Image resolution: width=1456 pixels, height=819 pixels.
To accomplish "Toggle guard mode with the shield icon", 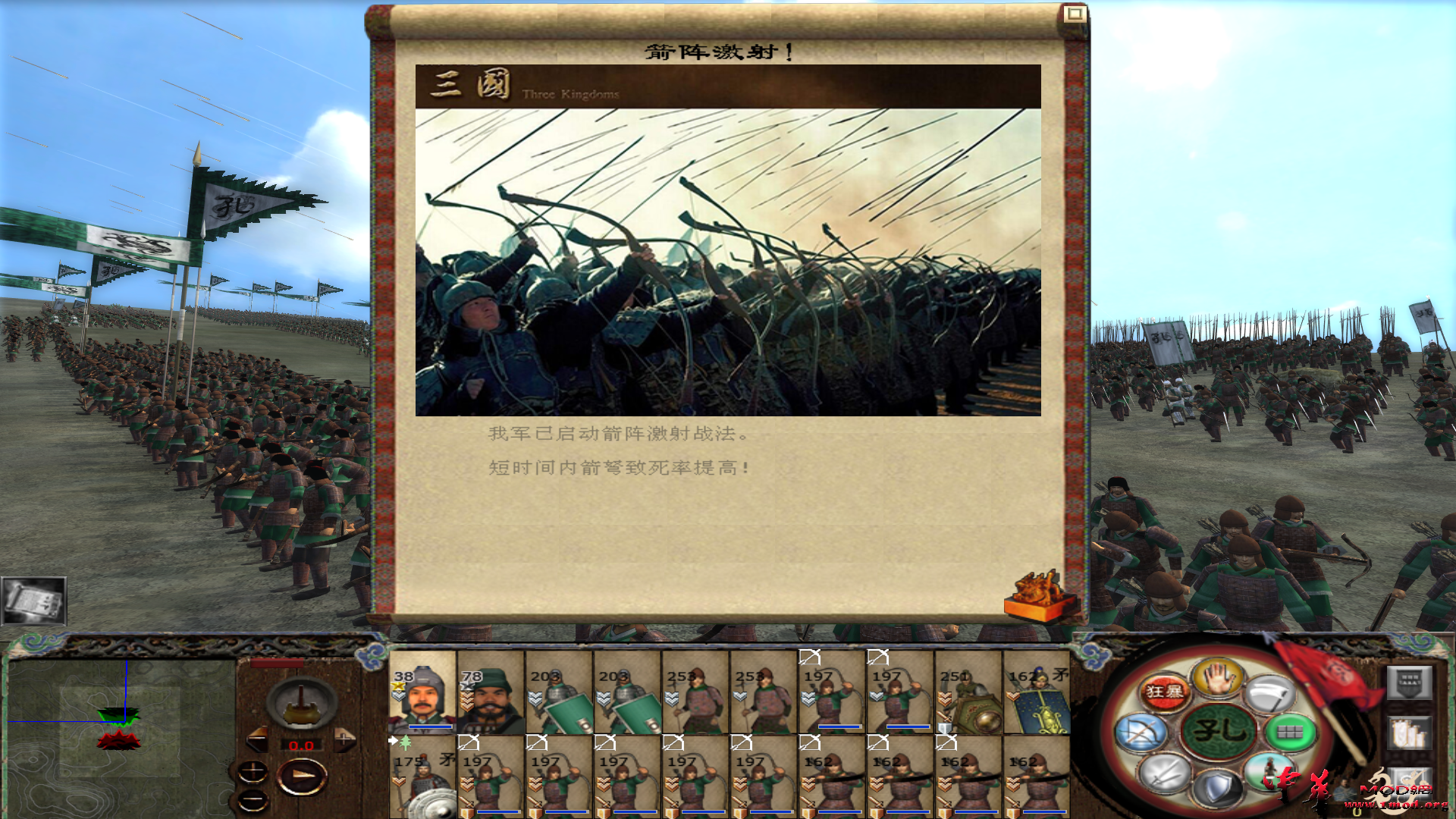I will (1218, 786).
